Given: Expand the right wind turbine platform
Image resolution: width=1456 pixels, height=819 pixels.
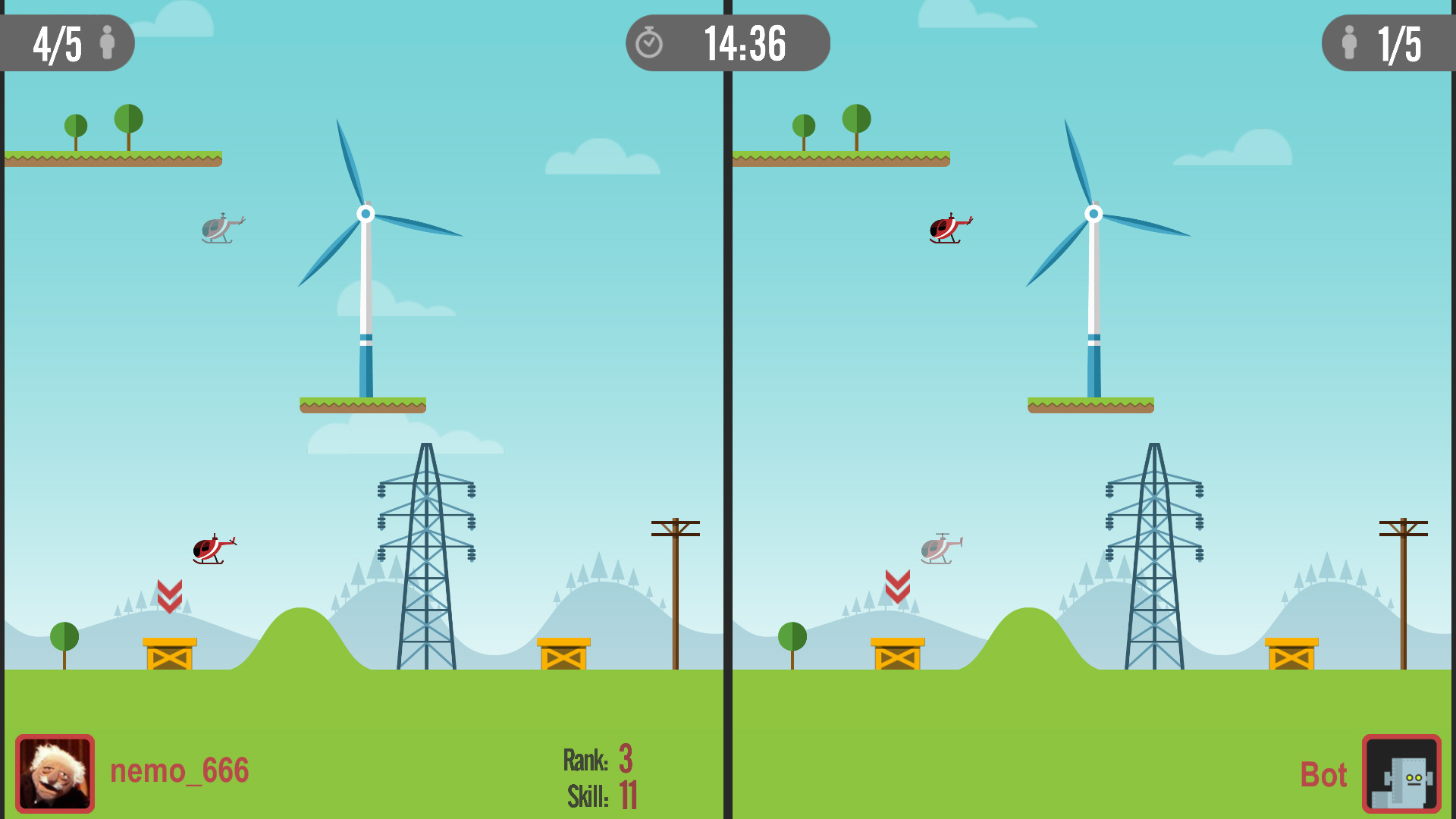Looking at the screenshot, I should coord(1092,407).
